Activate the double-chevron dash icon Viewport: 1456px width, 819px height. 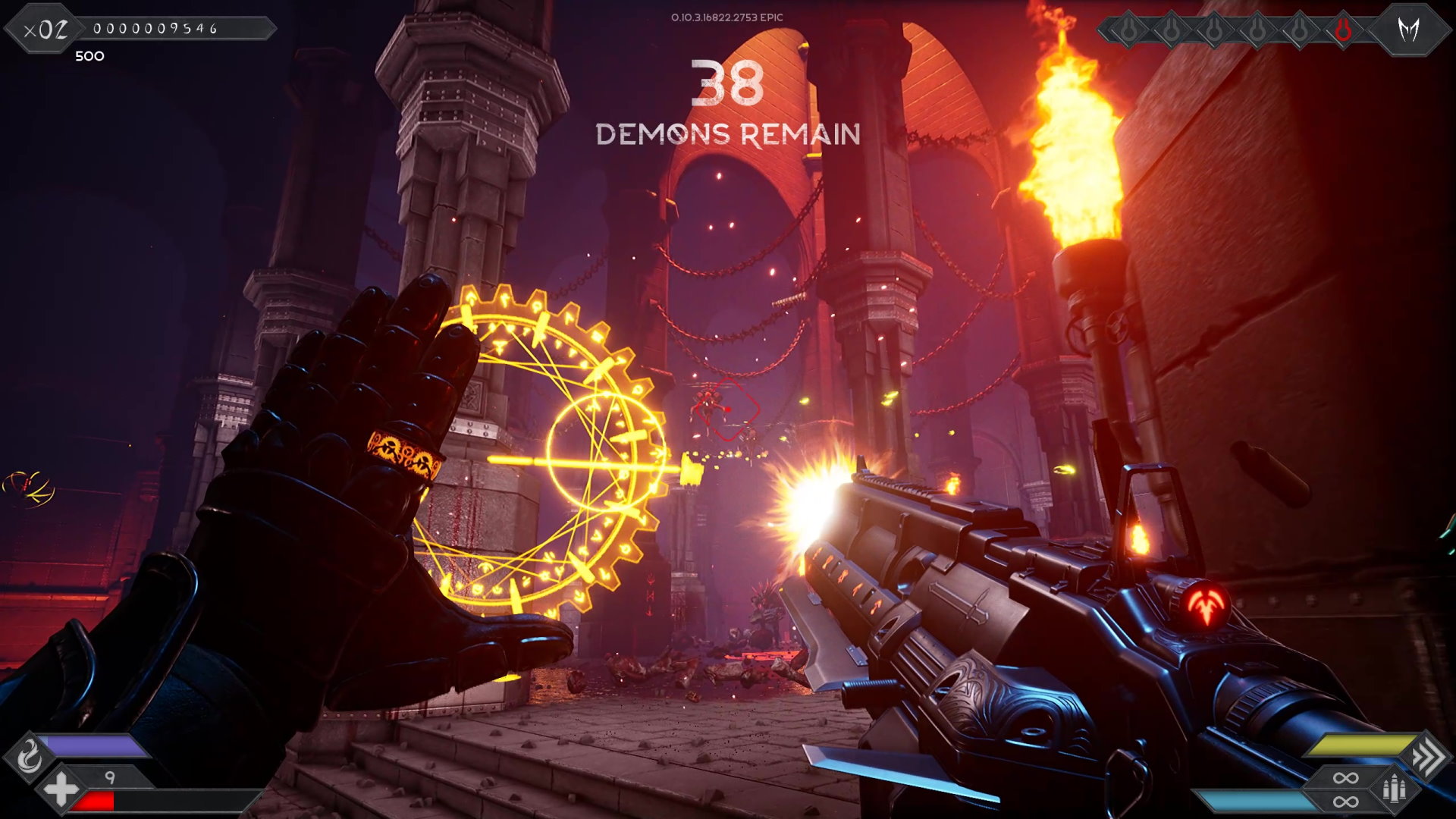1426,756
